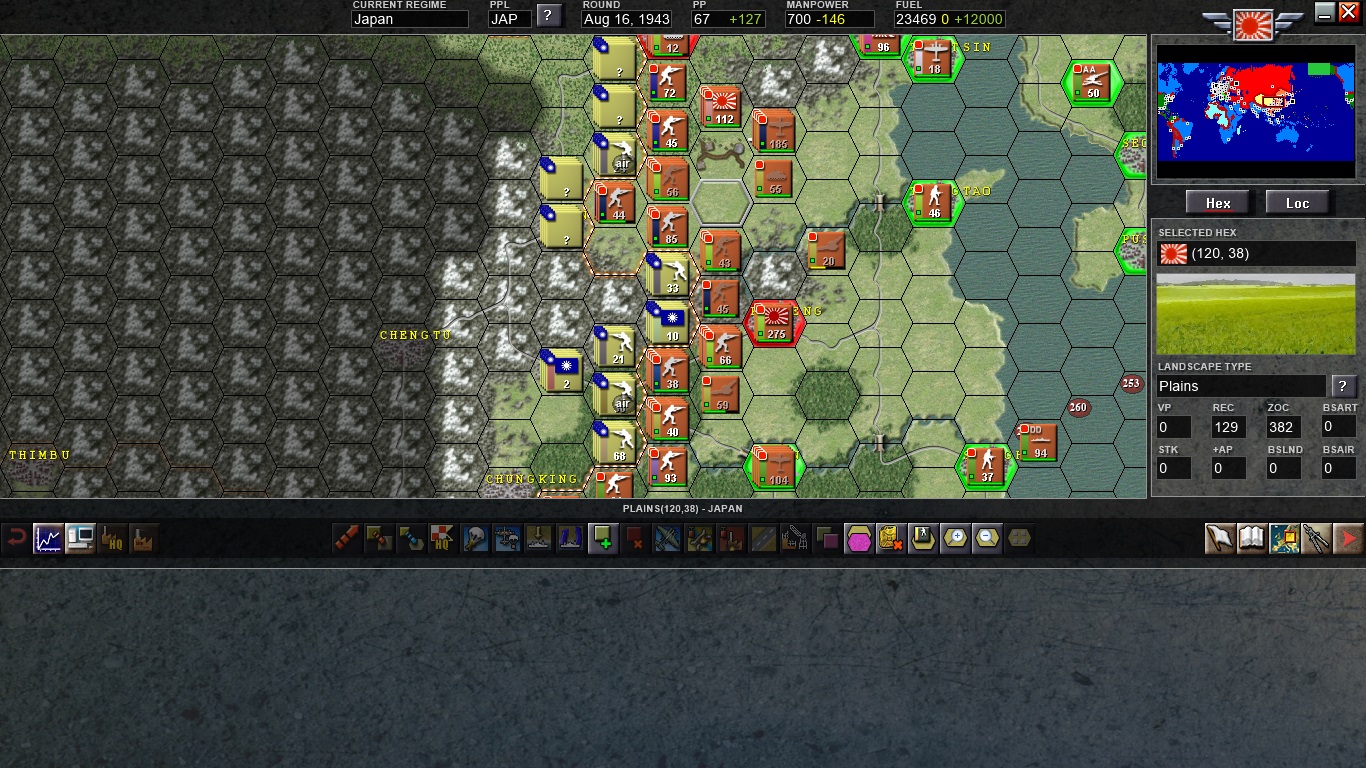Select the add unit green plus tool
The image size is (1366, 768).
tap(602, 538)
